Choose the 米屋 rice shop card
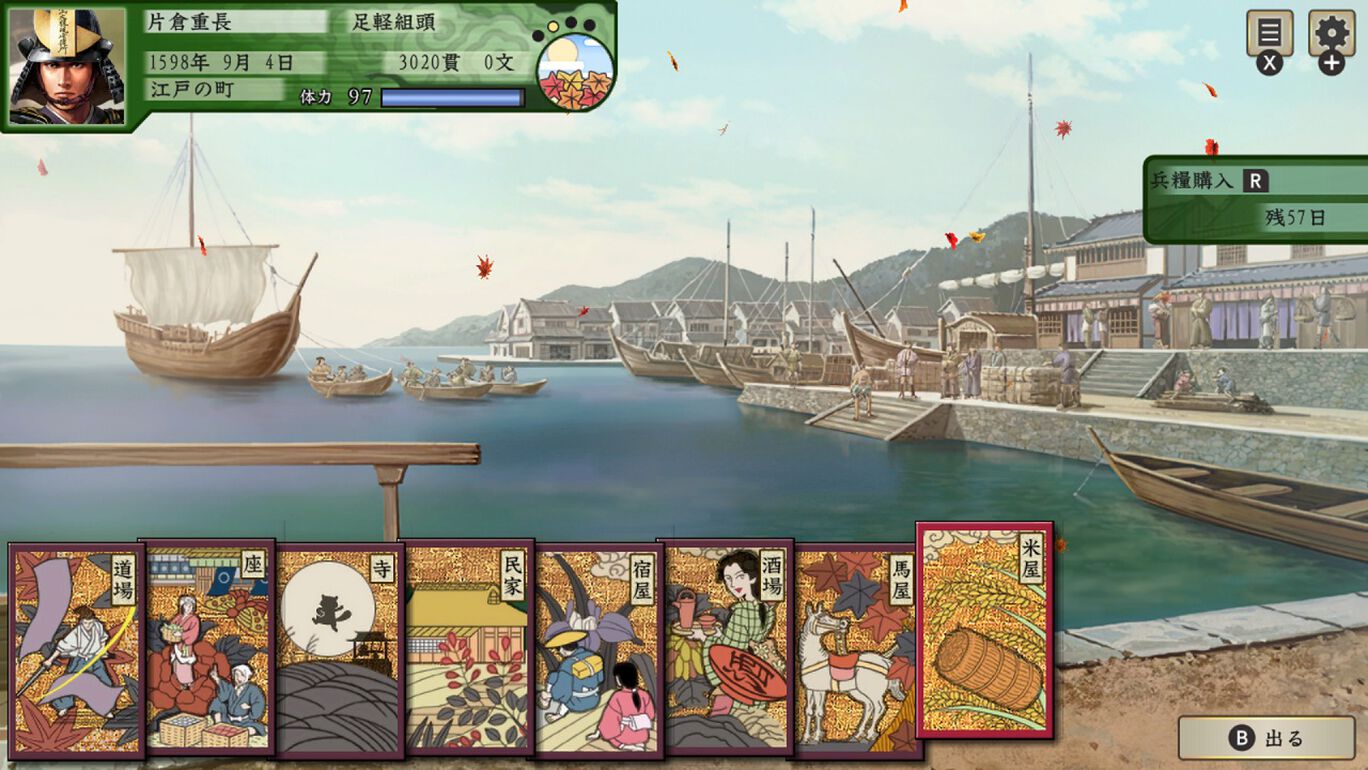Screen dimensions: 1368x770 click(x=985, y=630)
